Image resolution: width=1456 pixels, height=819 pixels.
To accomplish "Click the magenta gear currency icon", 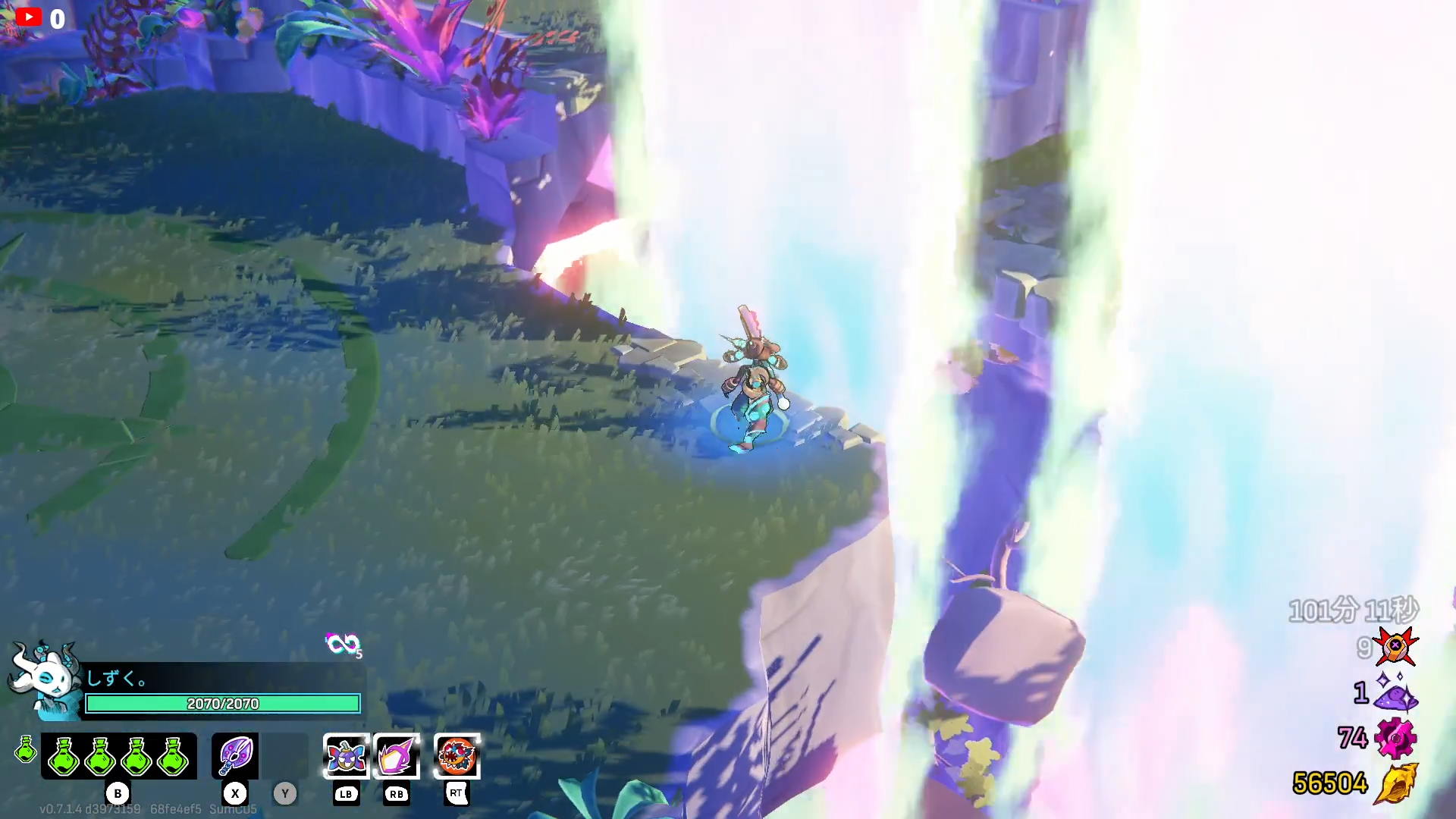I will pyautogui.click(x=1396, y=738).
